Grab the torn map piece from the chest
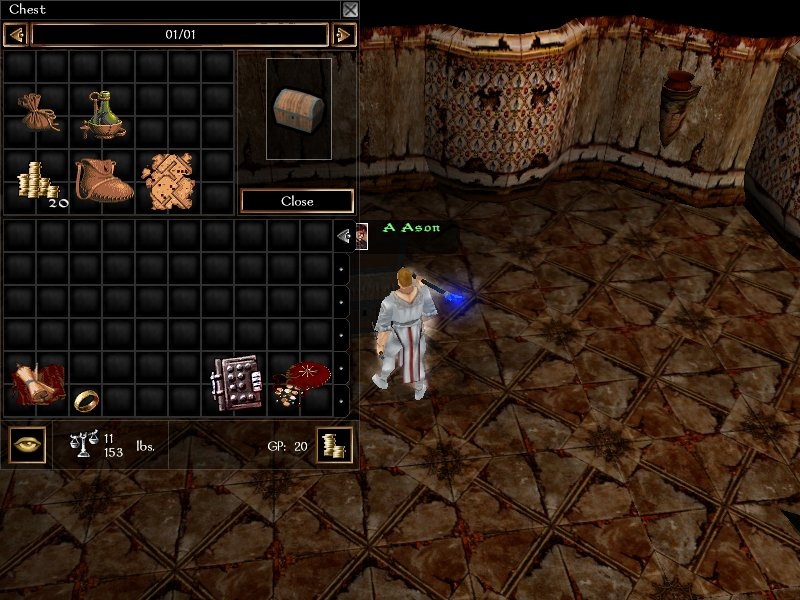Screen dimensions: 800x600 [x=170, y=180]
